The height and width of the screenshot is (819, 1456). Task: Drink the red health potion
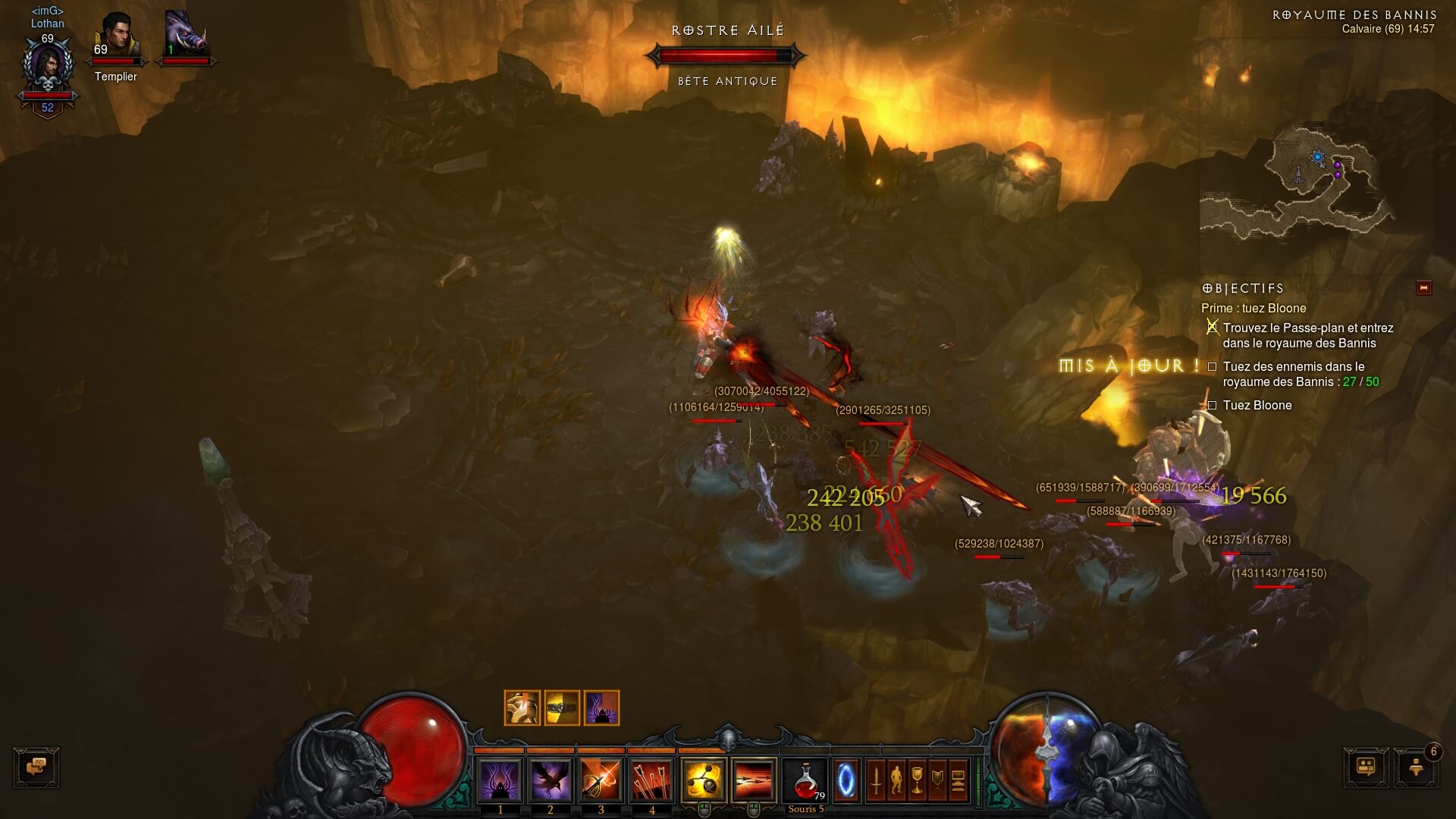805,780
